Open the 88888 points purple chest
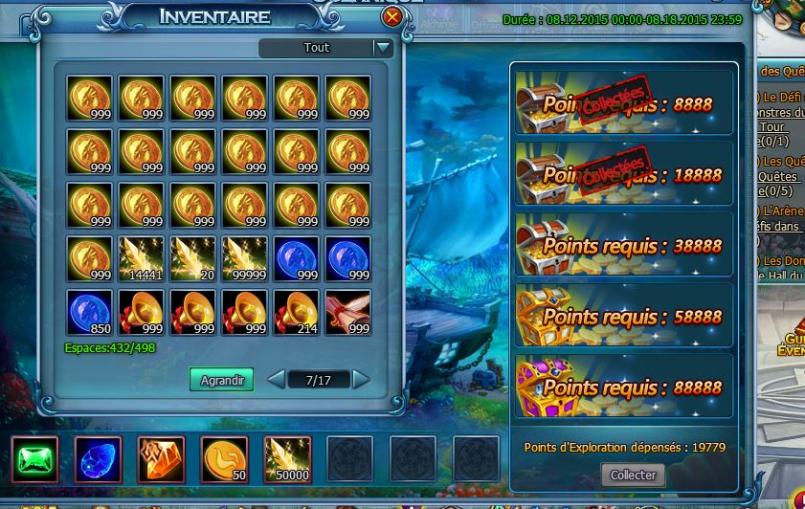The width and height of the screenshot is (805, 509). (545, 388)
